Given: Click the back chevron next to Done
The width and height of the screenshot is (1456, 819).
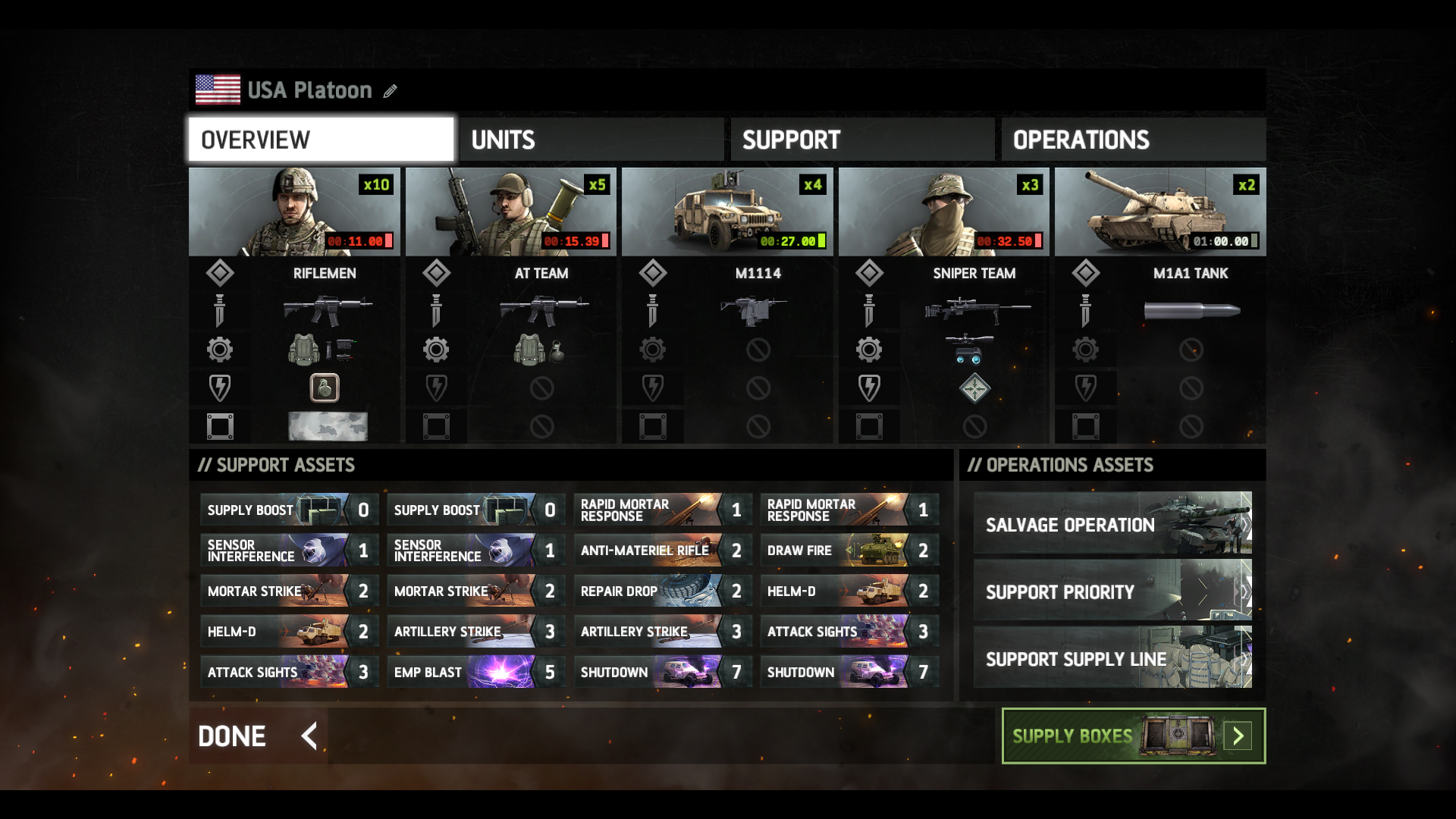Looking at the screenshot, I should coord(307,736).
